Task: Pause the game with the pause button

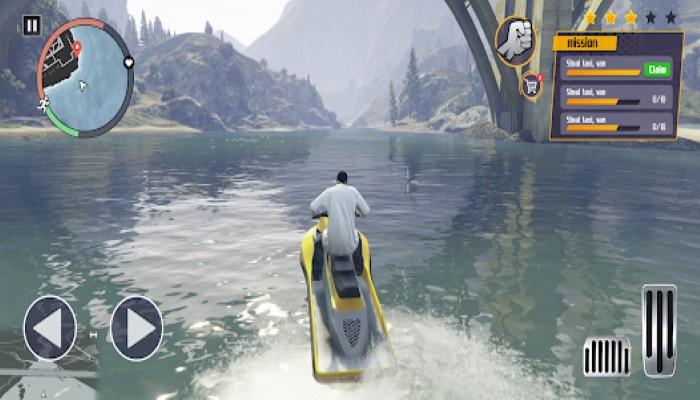Action: click(x=31, y=26)
